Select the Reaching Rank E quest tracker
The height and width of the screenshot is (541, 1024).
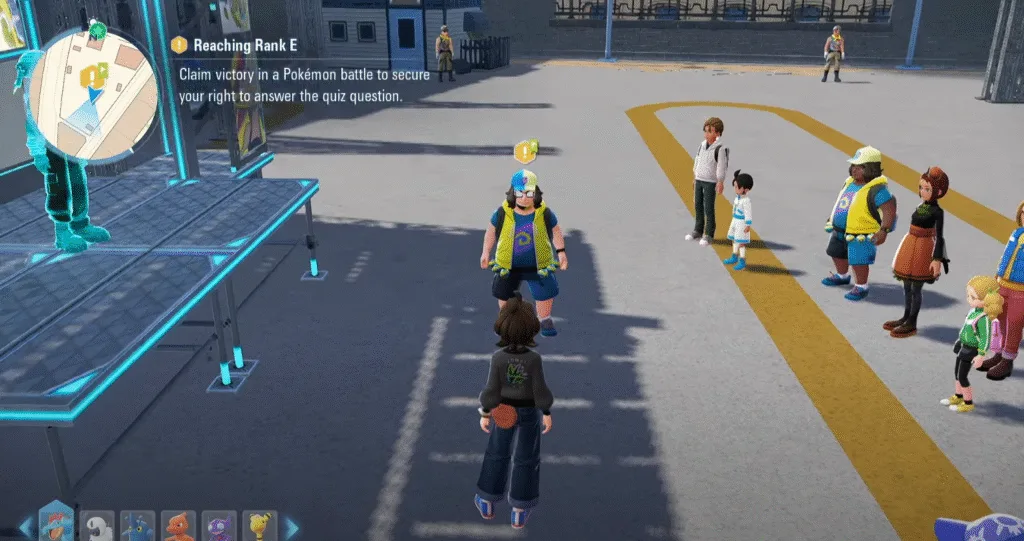pyautogui.click(x=238, y=45)
